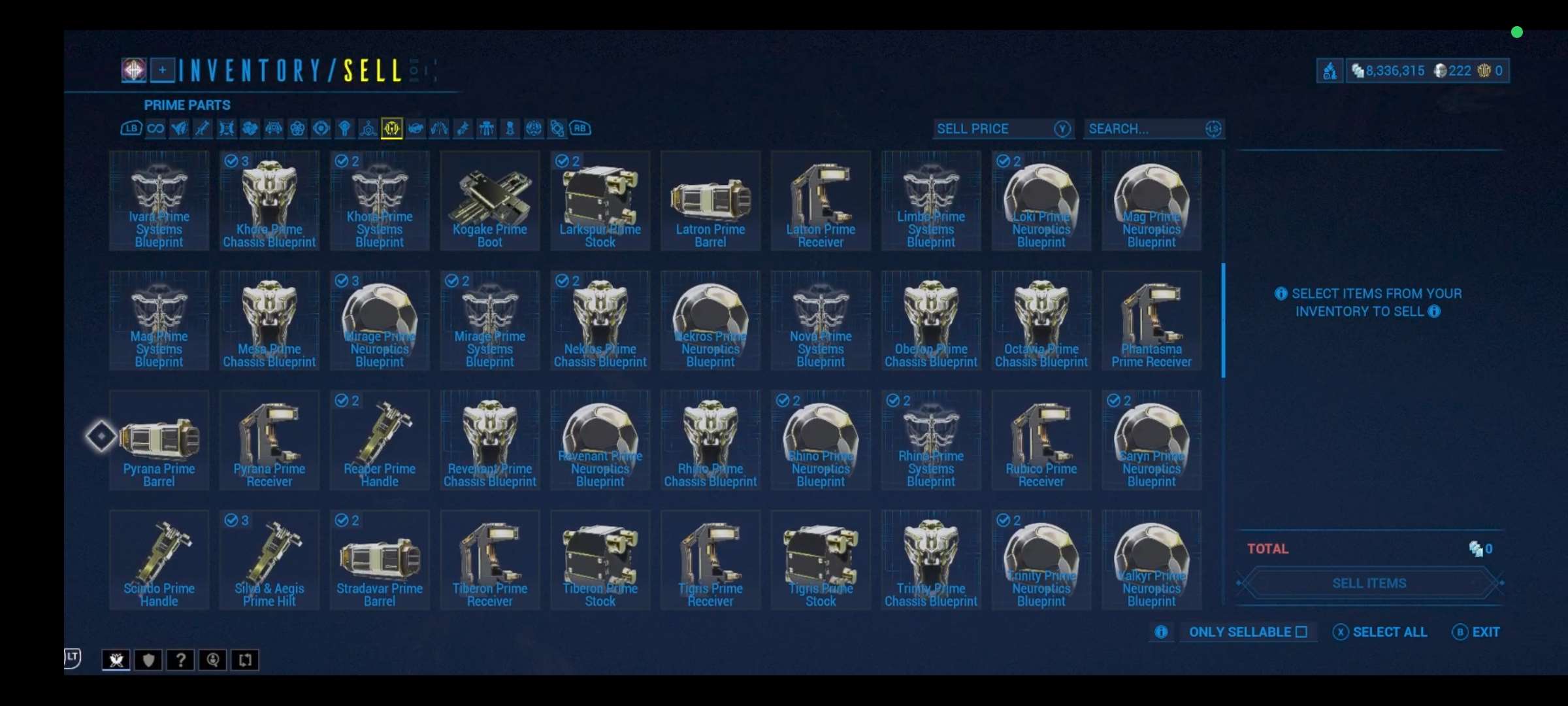Viewport: 1568px width, 706px height.
Task: Select Silva & Aegis Prime Hilt
Action: click(269, 560)
